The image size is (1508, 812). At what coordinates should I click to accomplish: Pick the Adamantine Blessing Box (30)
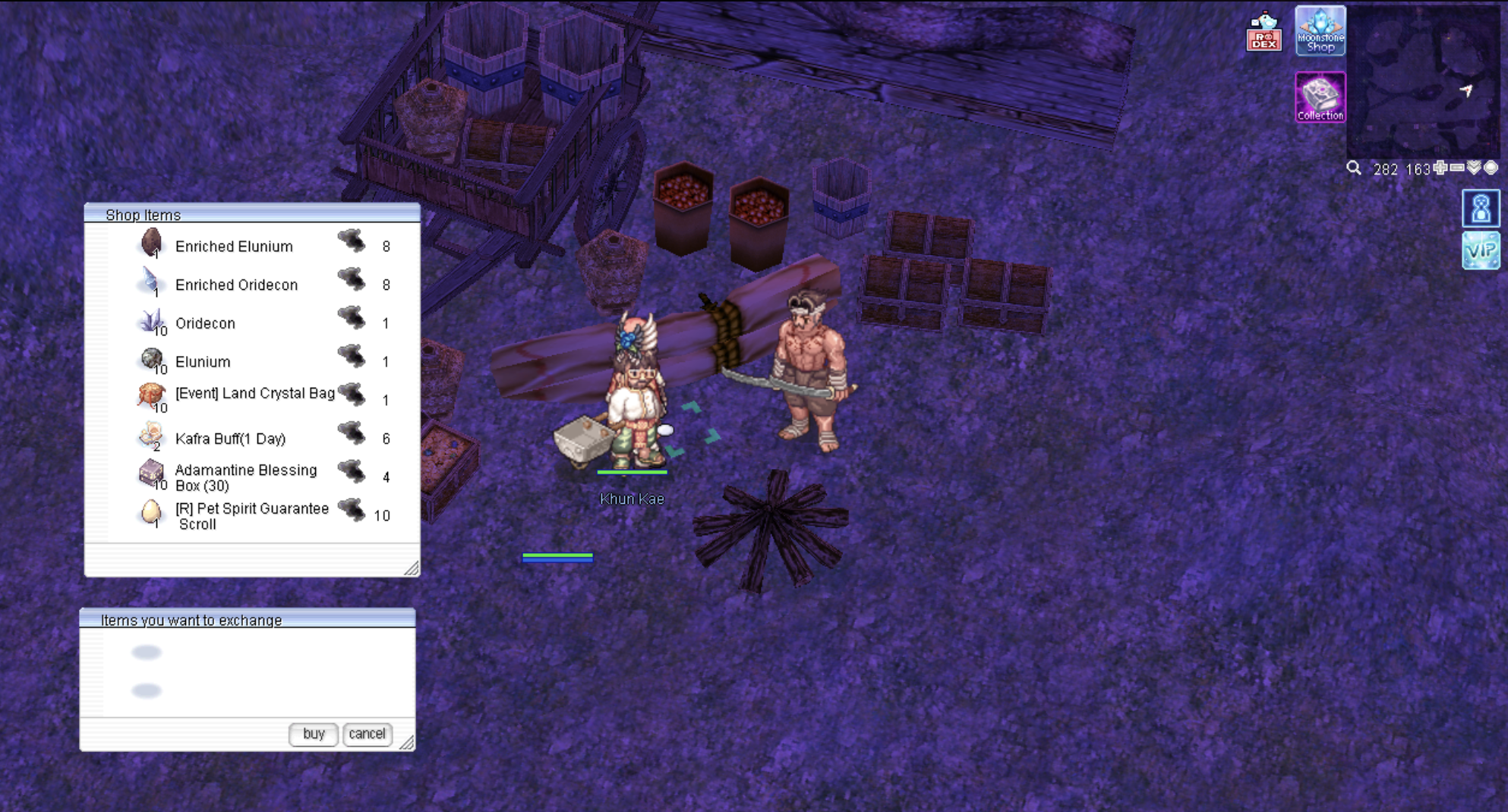click(x=245, y=477)
